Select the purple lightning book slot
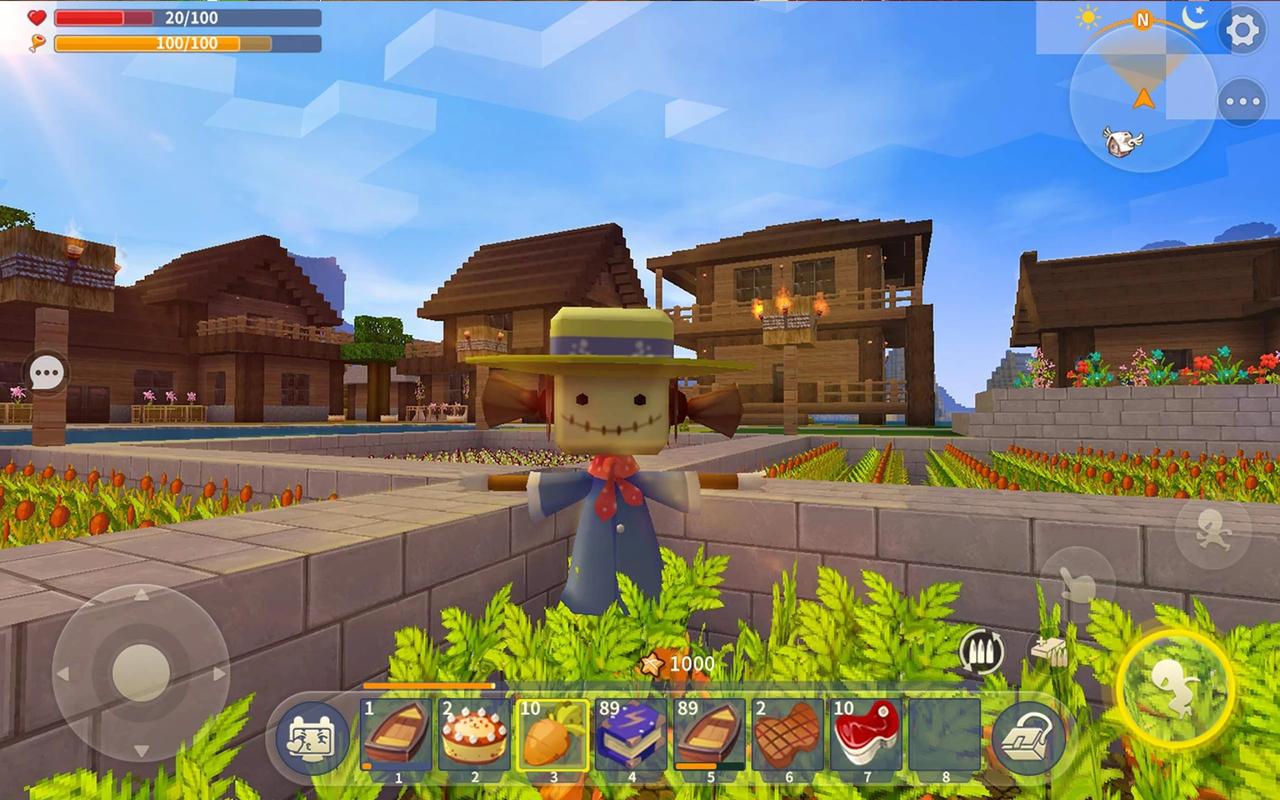The height and width of the screenshot is (800, 1280). 630,735
